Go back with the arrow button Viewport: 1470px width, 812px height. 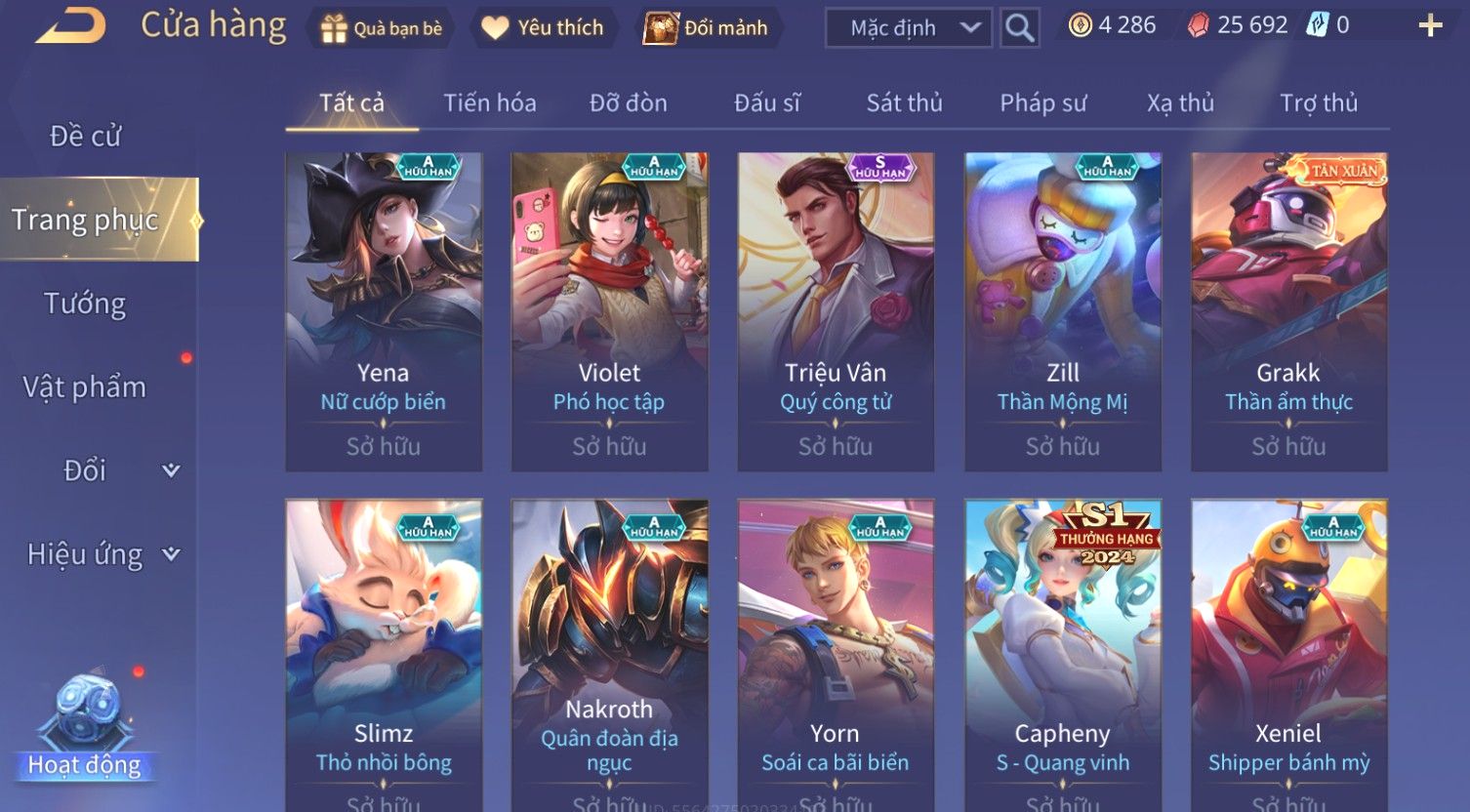(x=70, y=26)
